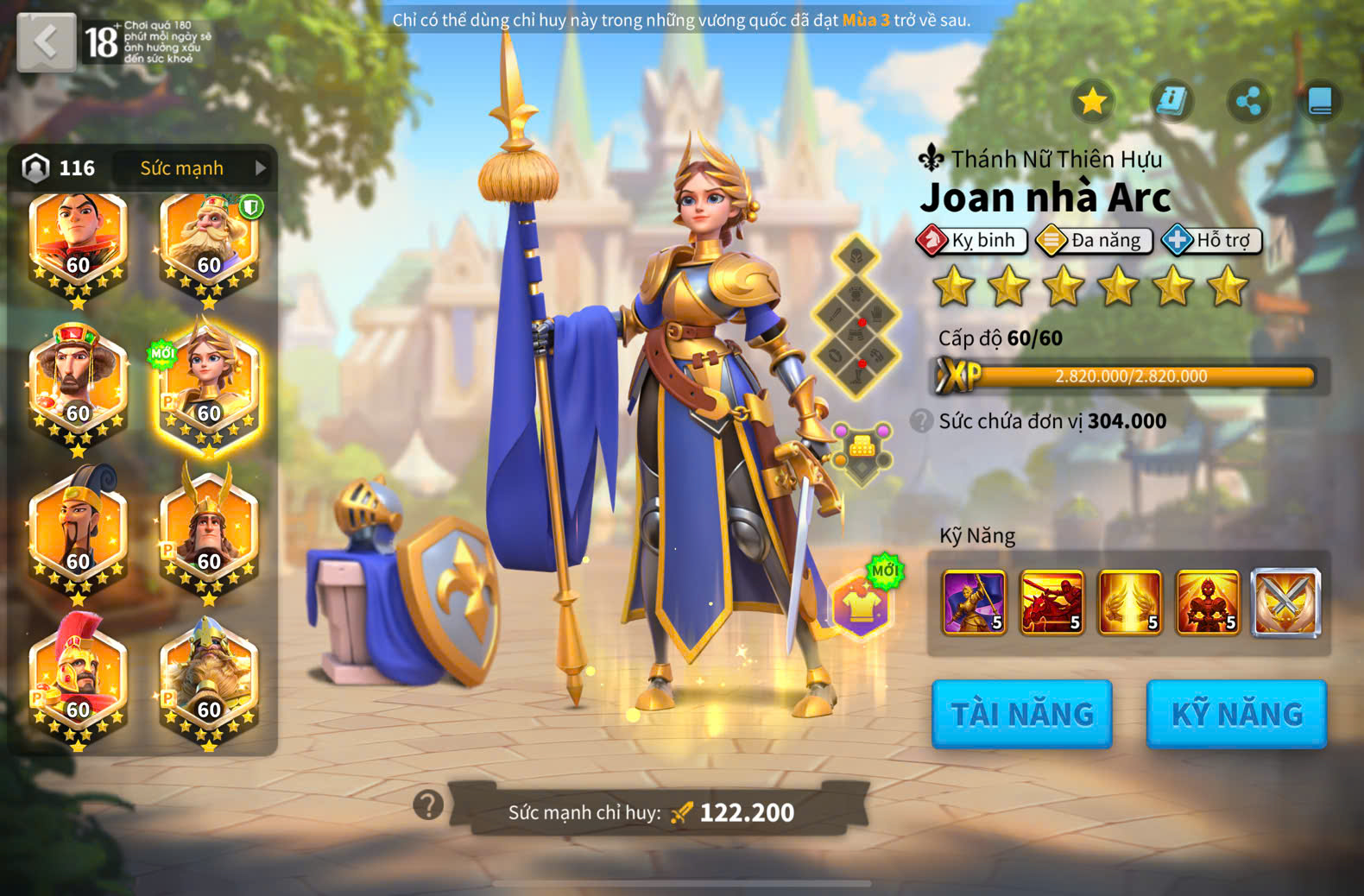Show commander power help question mark
Screen dimensions: 1364x896
coord(428,805)
